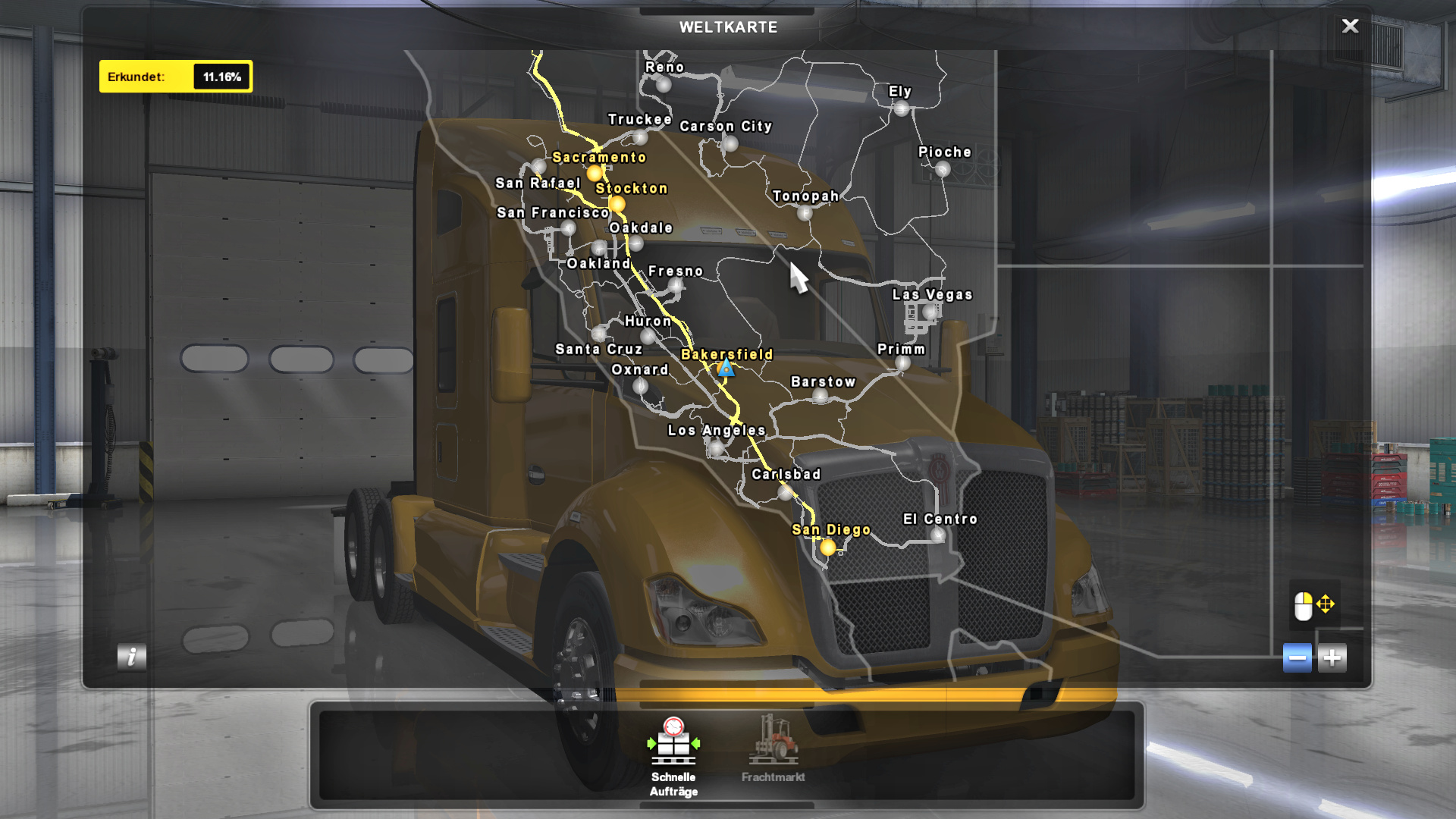This screenshot has width=1456, height=819.
Task: Select the Tonopah city marker
Action: [805, 213]
